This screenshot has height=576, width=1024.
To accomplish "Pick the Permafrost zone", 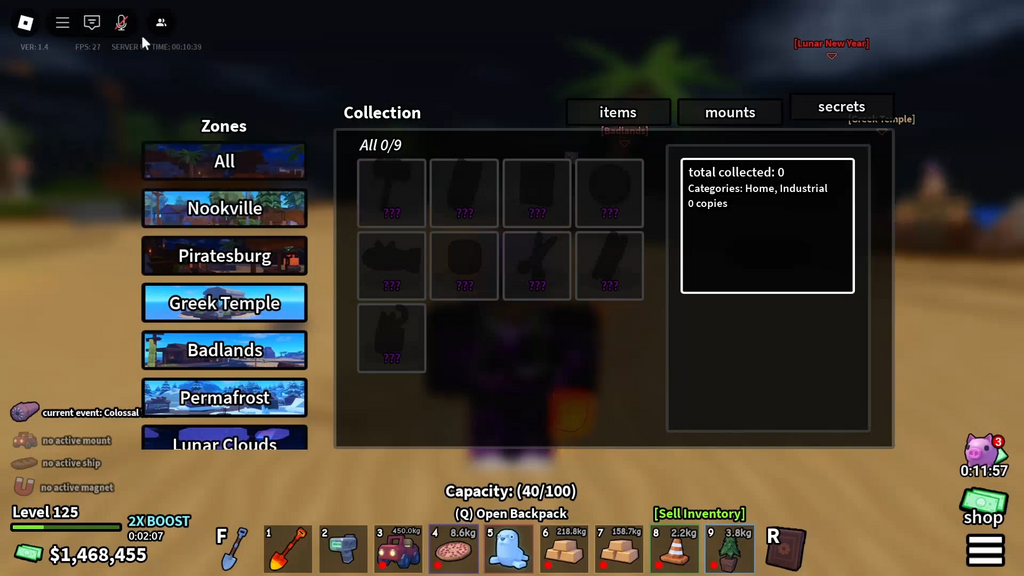I will click(224, 397).
